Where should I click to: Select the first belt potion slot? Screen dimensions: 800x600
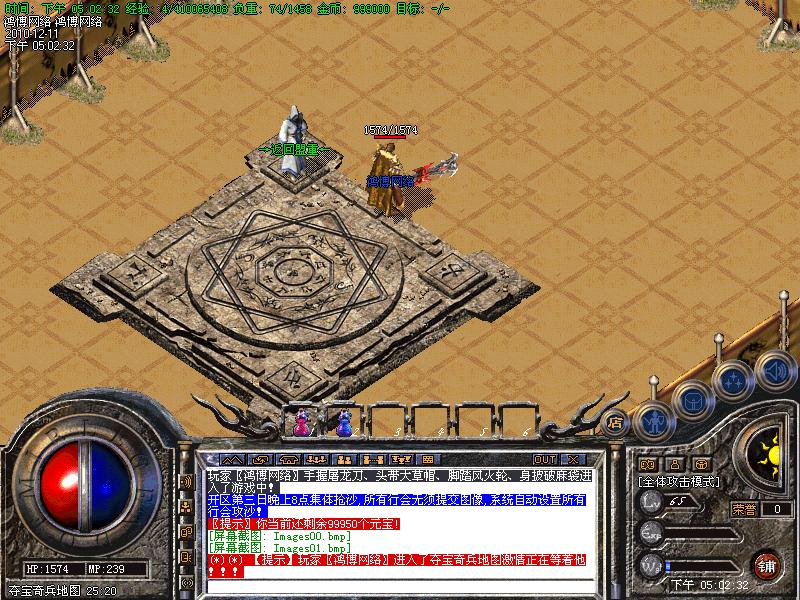[x=298, y=422]
